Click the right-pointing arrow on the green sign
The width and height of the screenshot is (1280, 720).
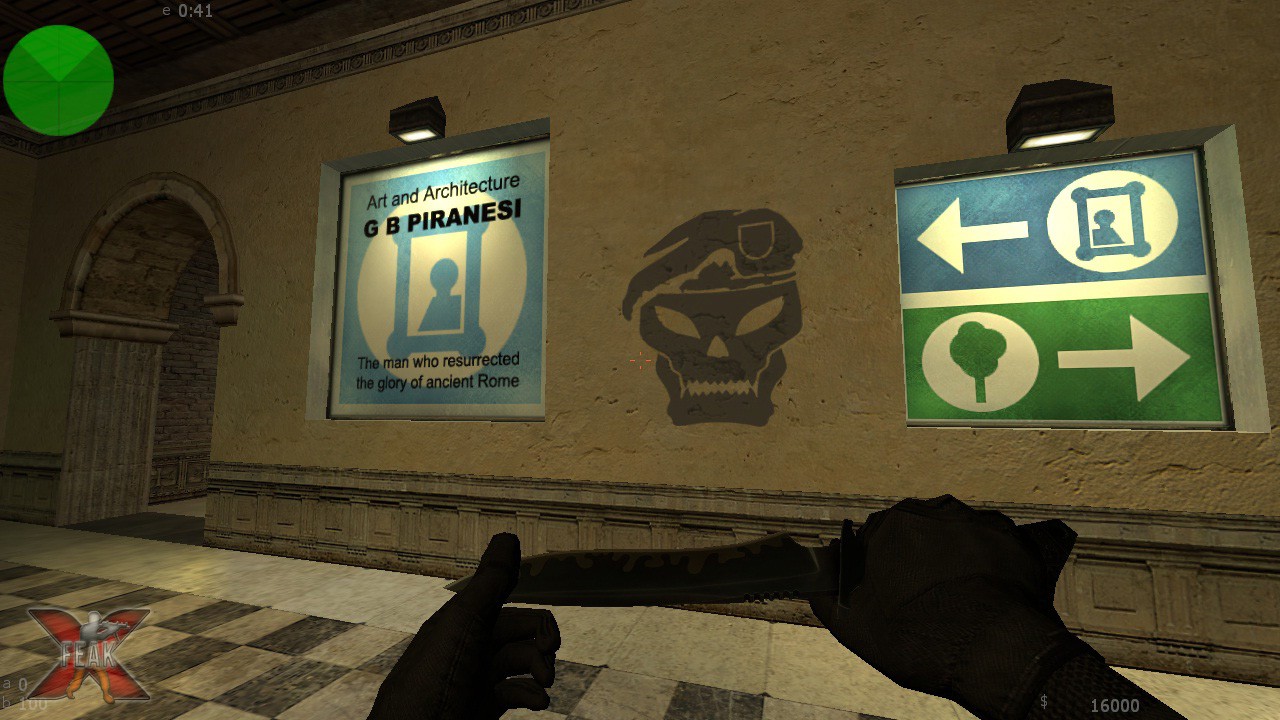[x=1125, y=355]
